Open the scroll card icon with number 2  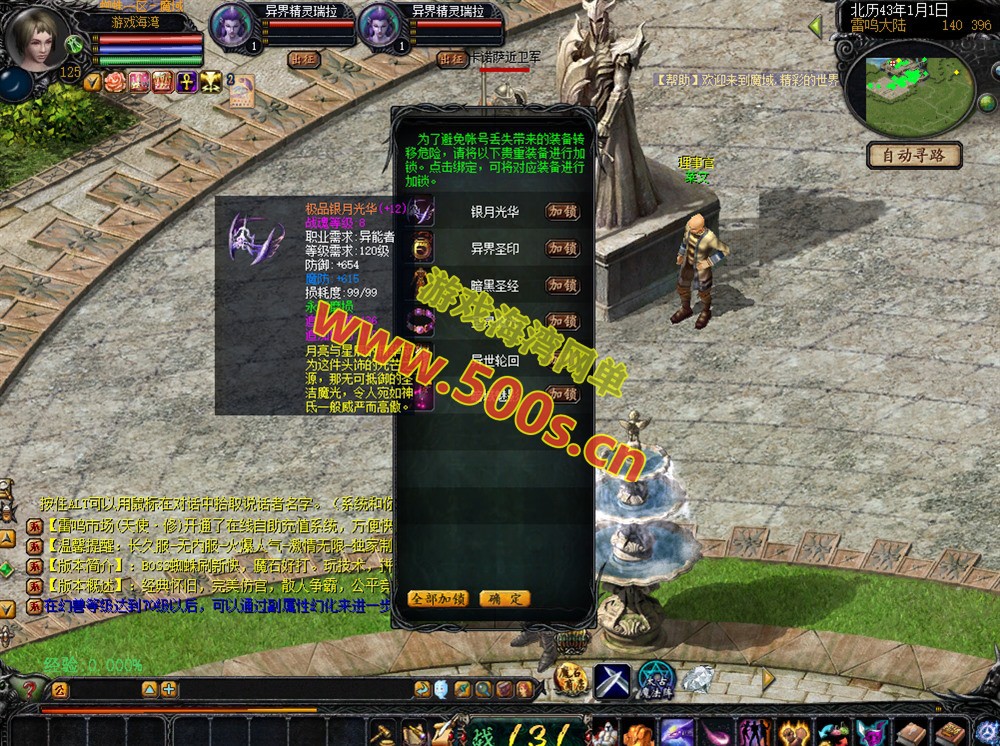click(x=240, y=90)
